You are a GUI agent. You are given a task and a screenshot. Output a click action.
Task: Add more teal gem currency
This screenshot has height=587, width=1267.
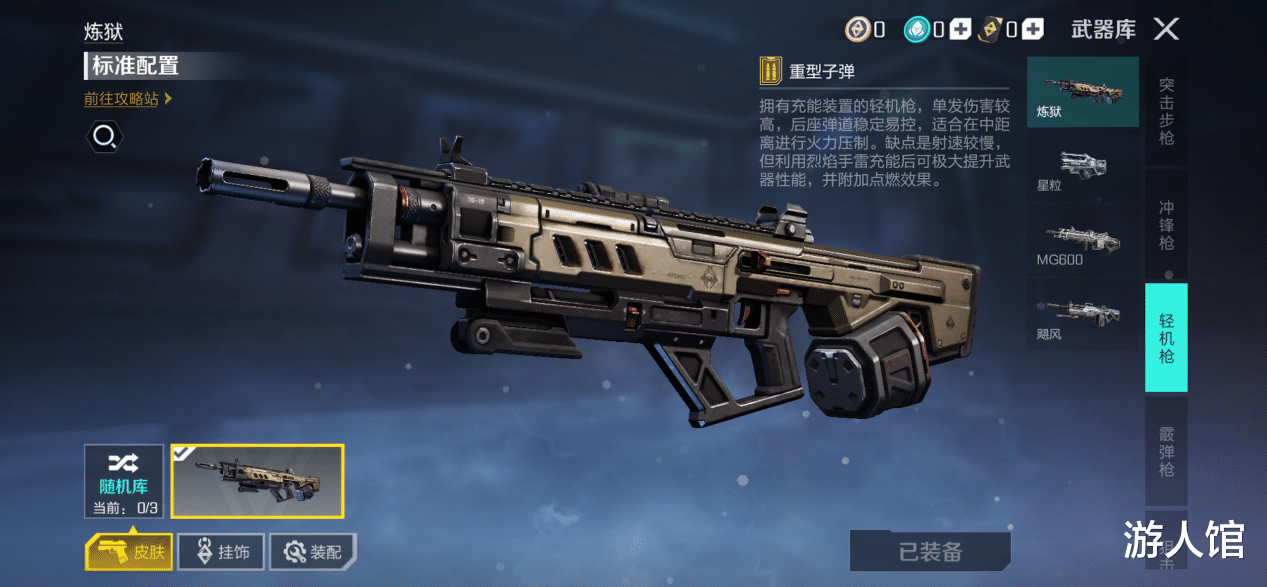pos(960,30)
